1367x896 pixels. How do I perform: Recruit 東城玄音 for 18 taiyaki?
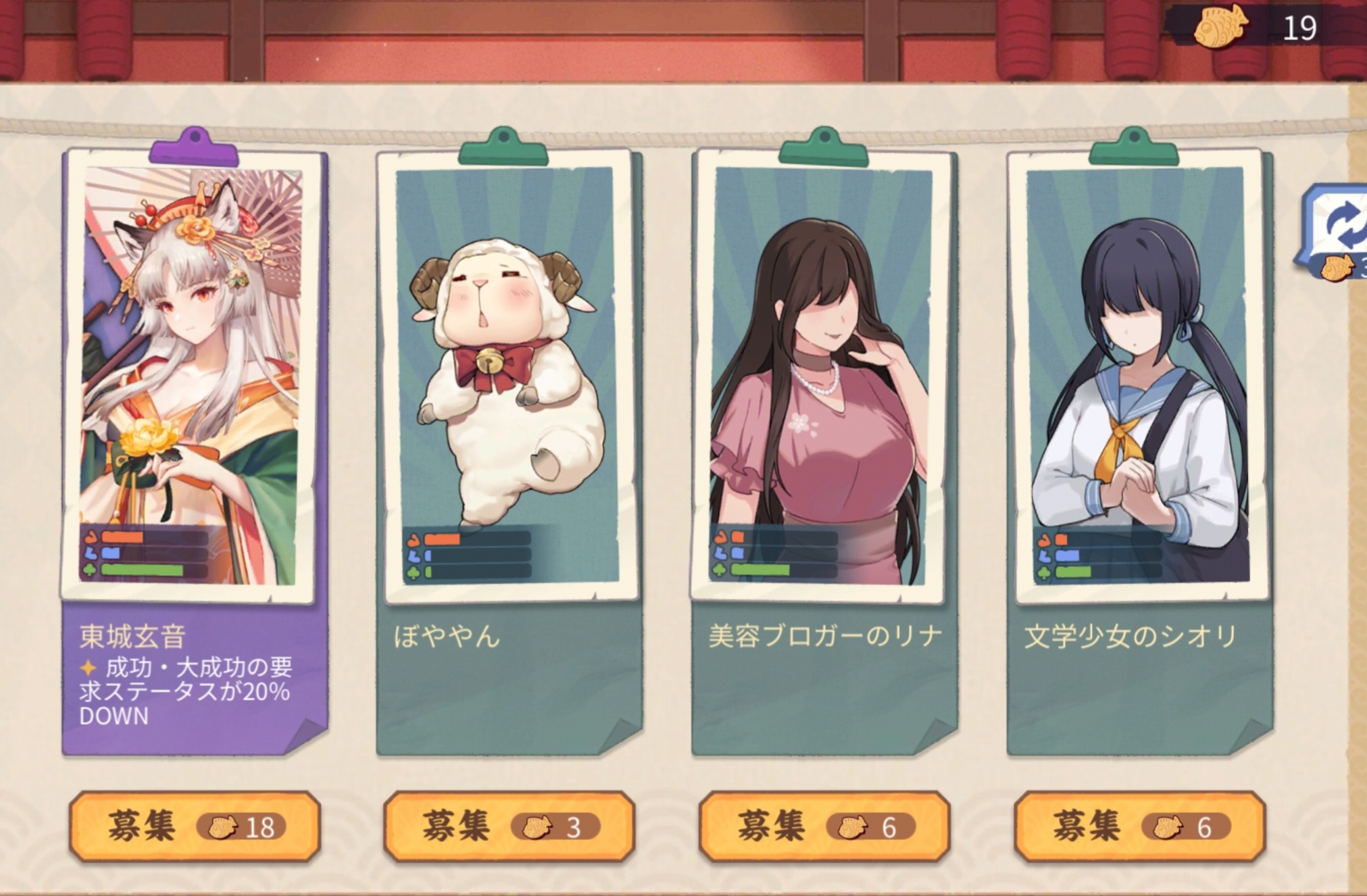pos(194,826)
